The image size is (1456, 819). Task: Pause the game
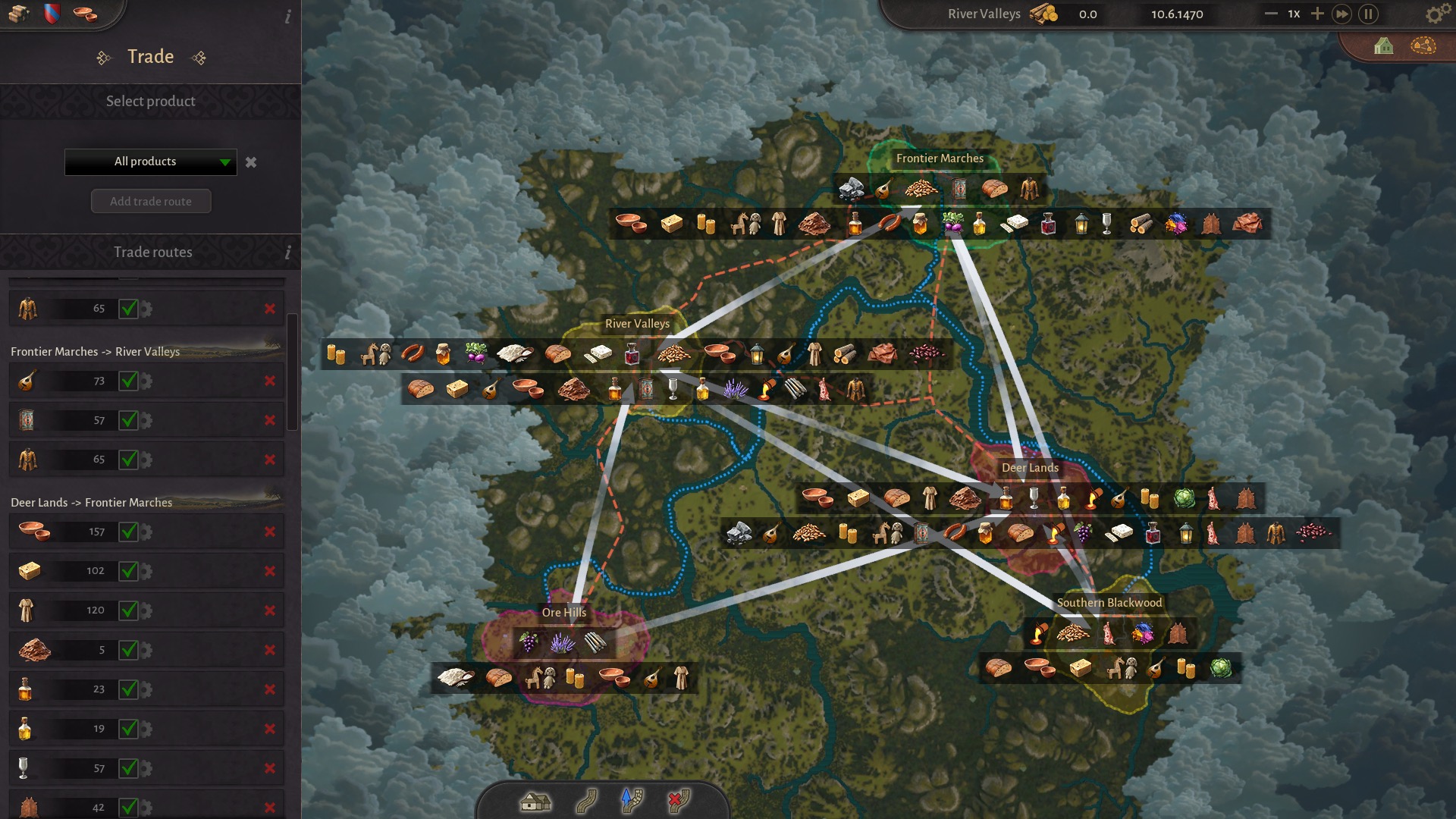pos(1368,14)
